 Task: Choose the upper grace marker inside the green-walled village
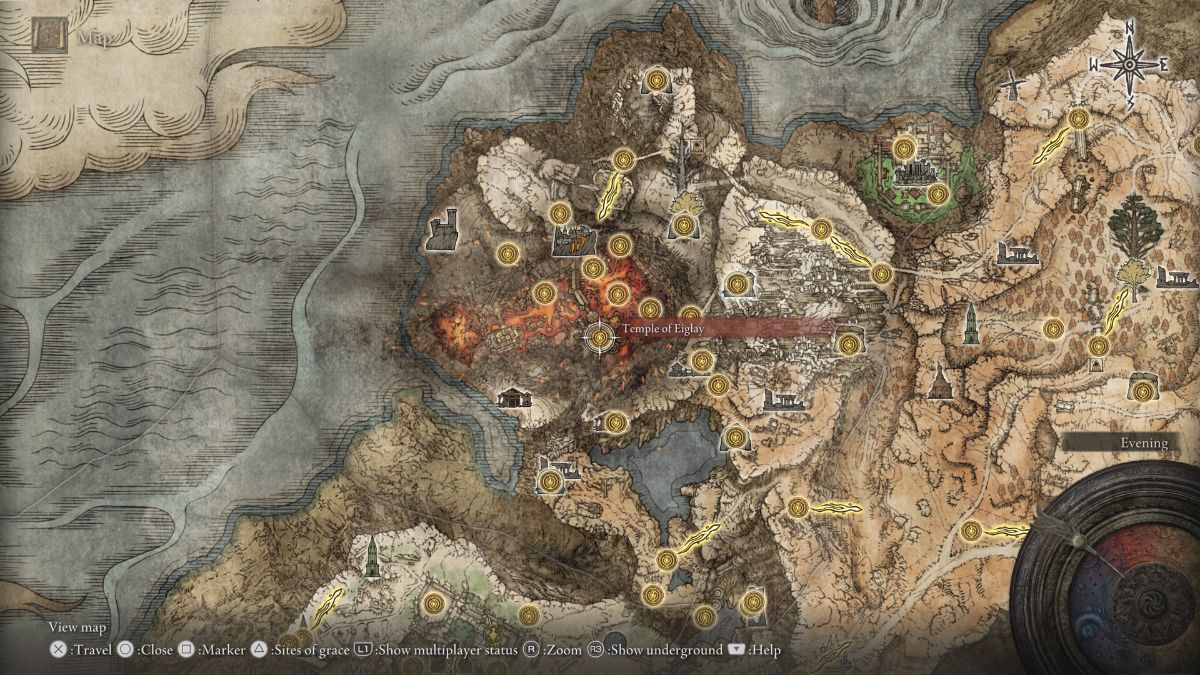coord(905,149)
